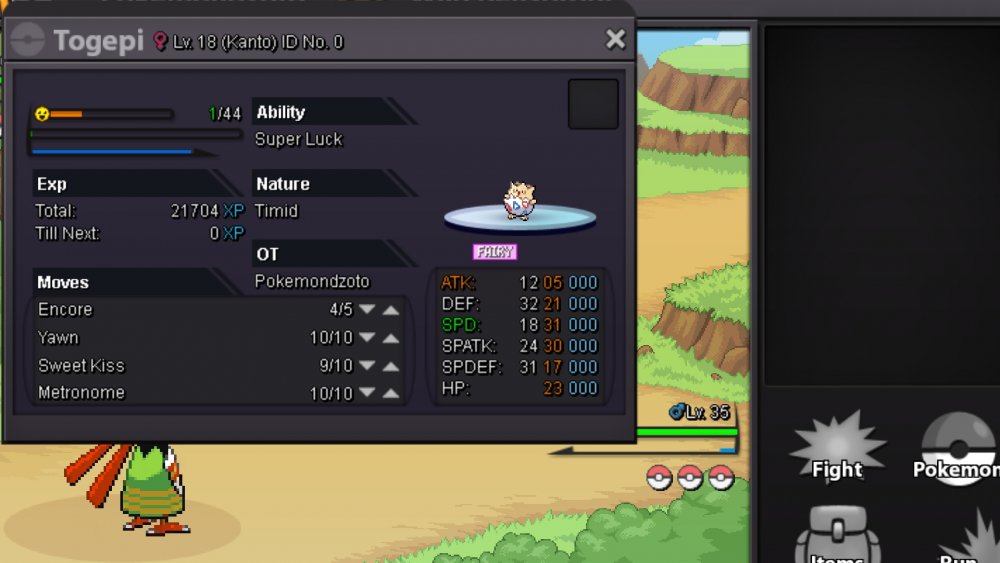Select the empty held item slot
The height and width of the screenshot is (563, 1000).
coord(593,104)
